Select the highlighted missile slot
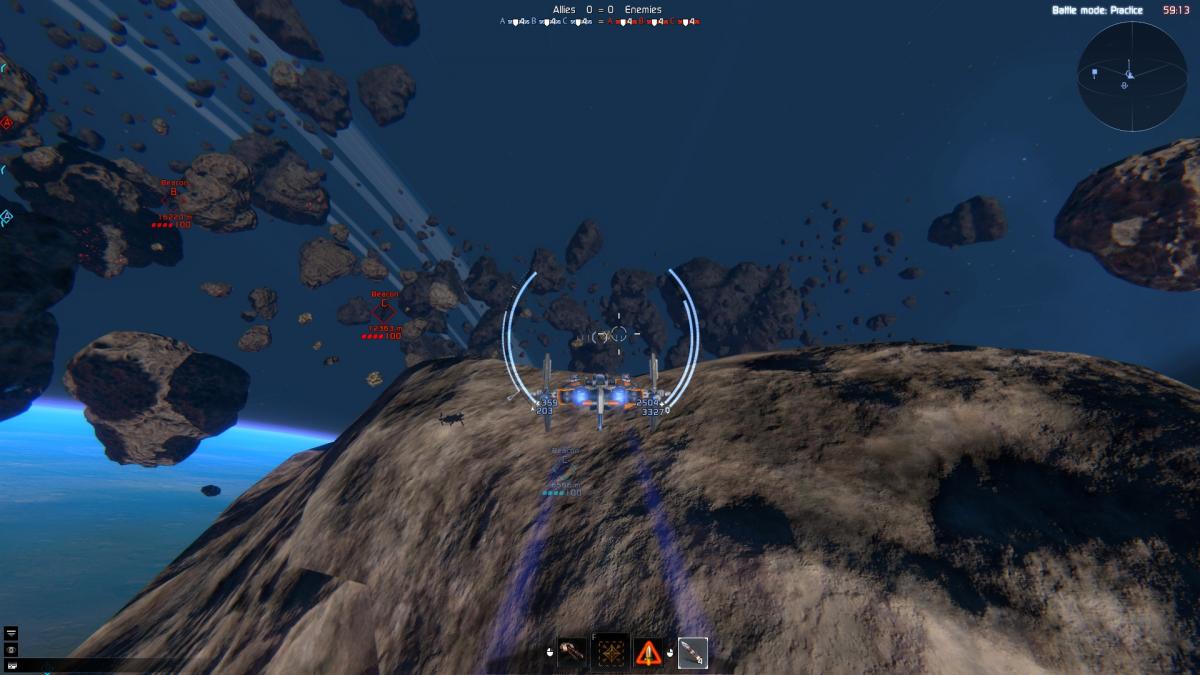This screenshot has width=1200, height=675. point(692,652)
